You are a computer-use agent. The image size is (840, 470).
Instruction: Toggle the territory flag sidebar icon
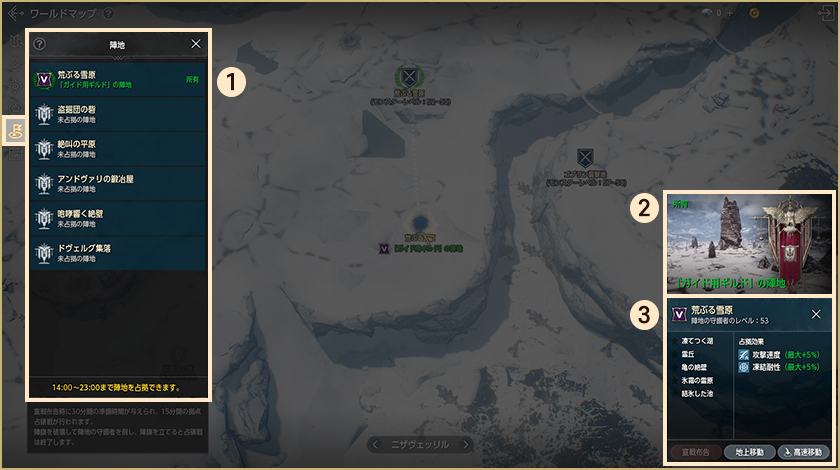point(15,130)
